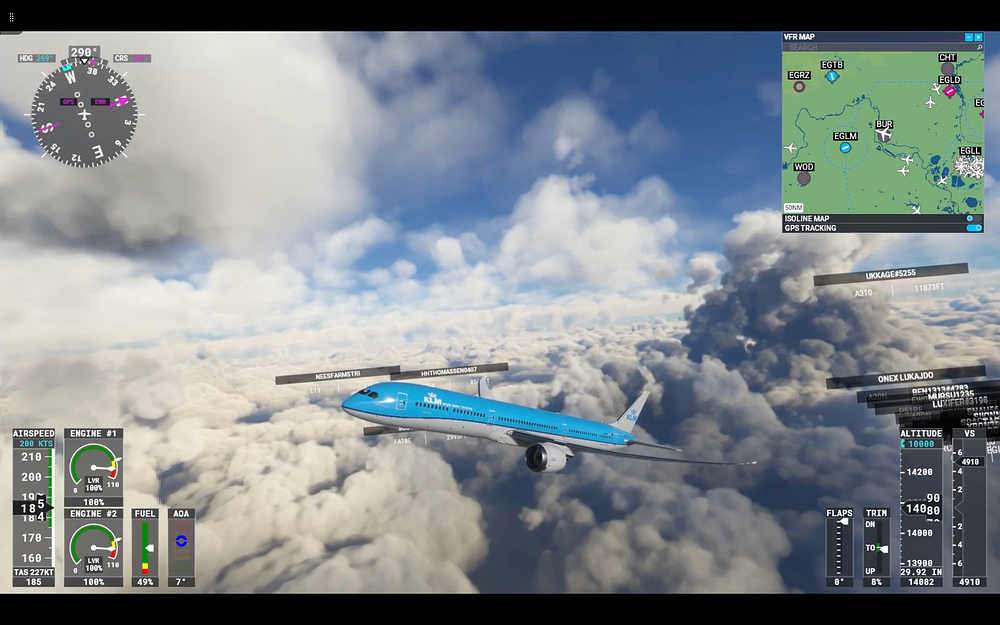The height and width of the screenshot is (625, 1000).
Task: Click the dotted handle in top-left corner
Action: click(12, 17)
